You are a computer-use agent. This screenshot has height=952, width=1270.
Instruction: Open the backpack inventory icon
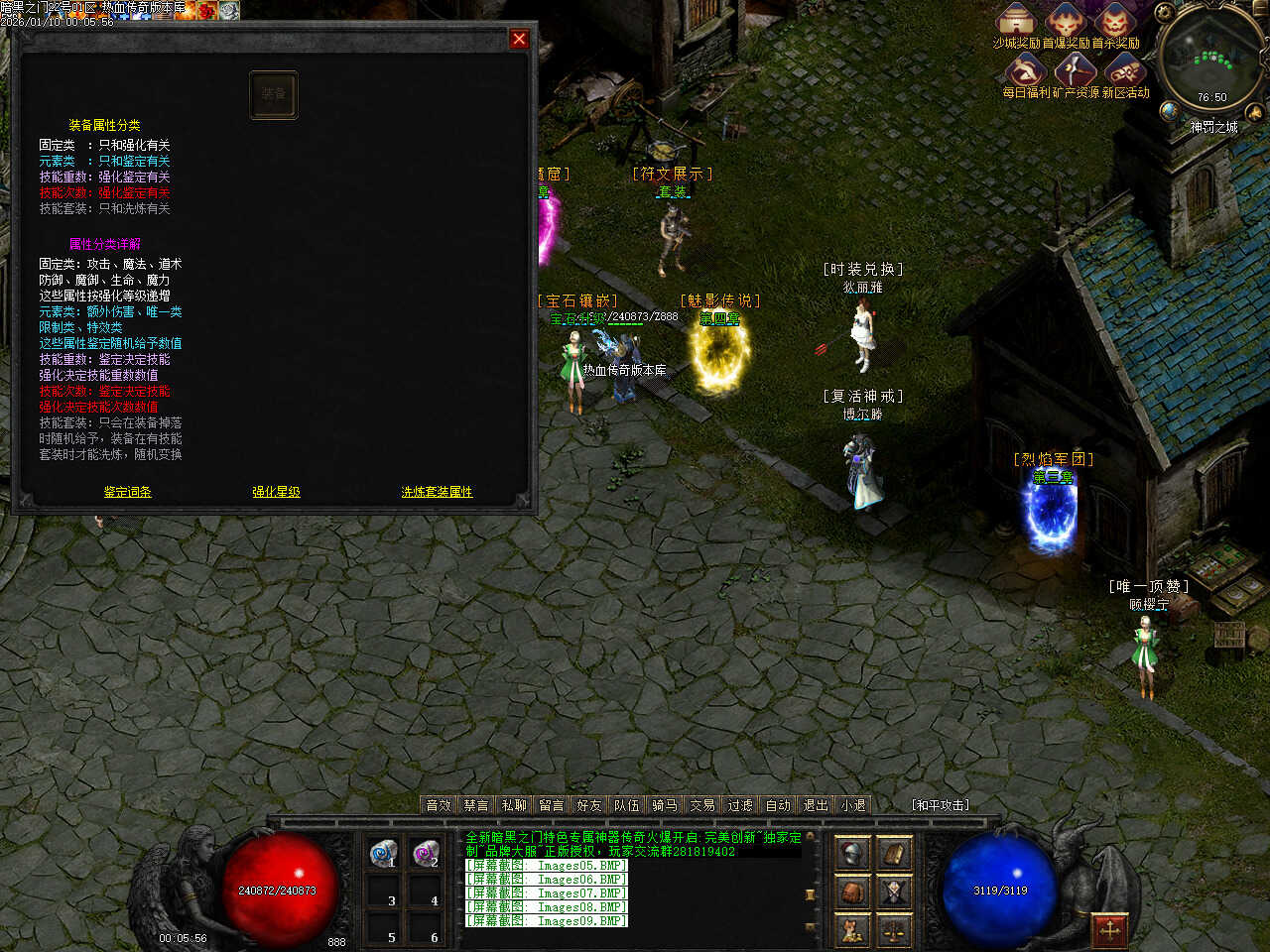click(852, 892)
